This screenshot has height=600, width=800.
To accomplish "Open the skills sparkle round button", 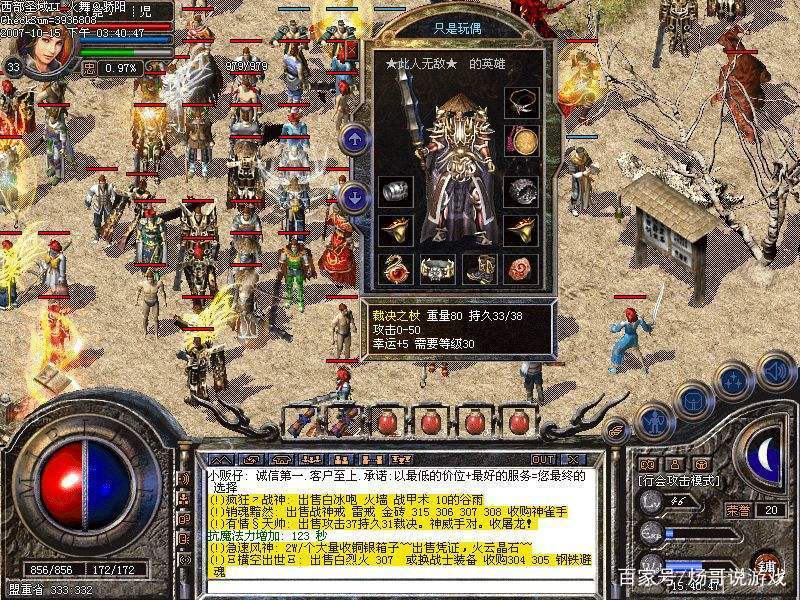I will pos(734,382).
